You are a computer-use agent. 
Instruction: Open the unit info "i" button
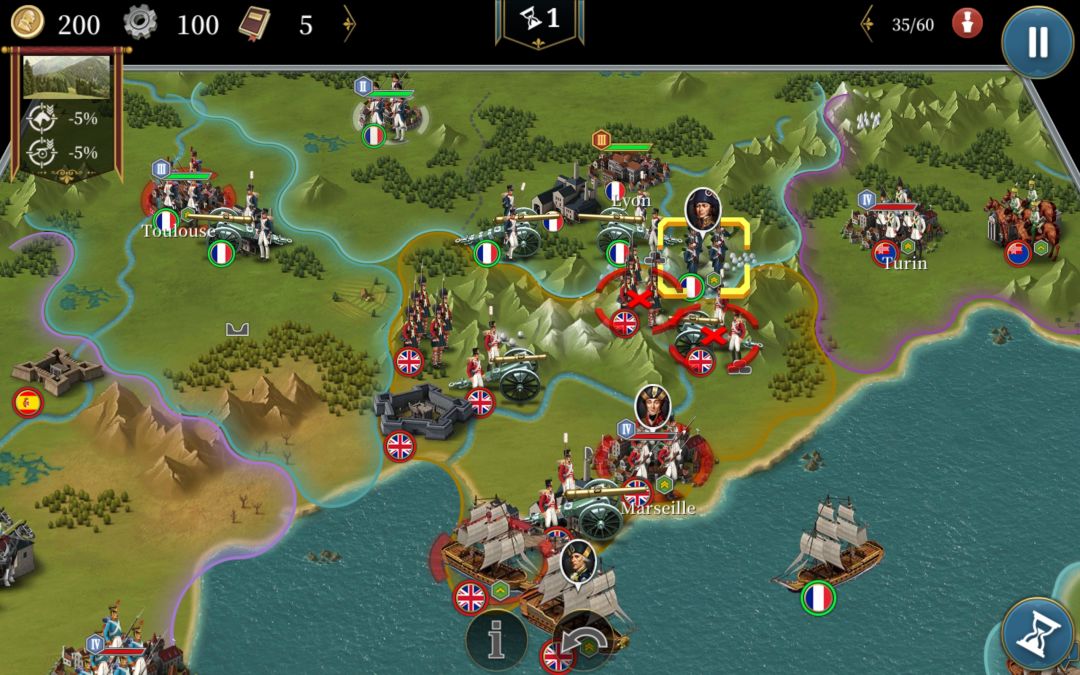coord(495,638)
